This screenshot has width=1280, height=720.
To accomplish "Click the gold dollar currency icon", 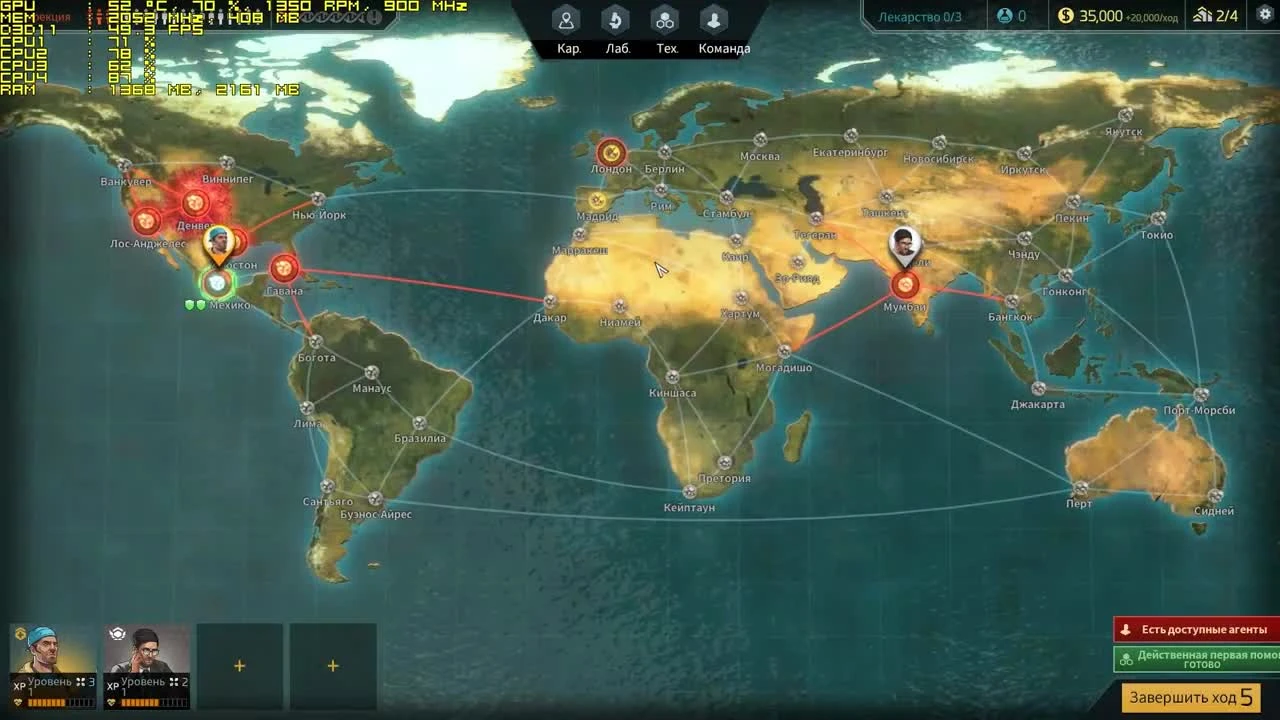I will (1064, 16).
